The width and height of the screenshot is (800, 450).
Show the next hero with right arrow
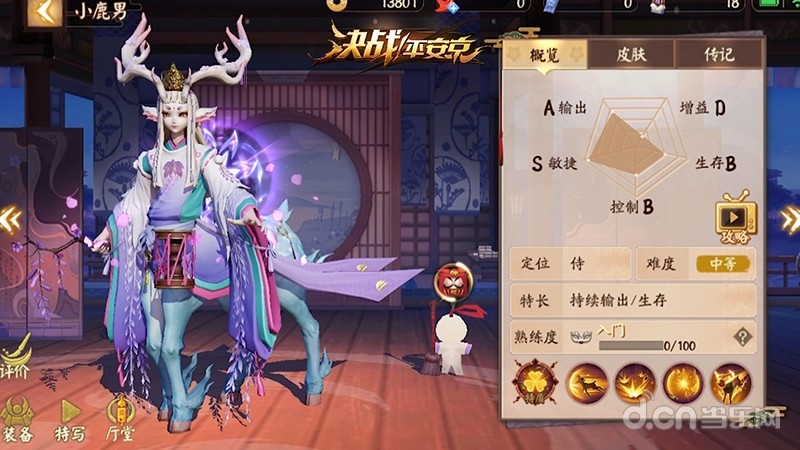click(x=789, y=220)
